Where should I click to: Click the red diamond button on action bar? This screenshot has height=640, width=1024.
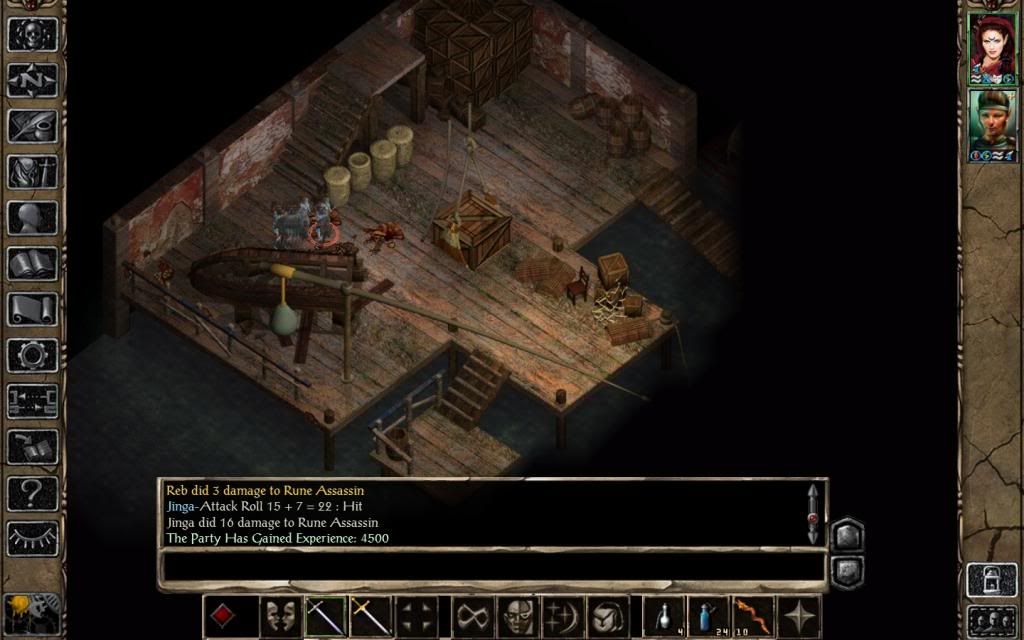224,615
